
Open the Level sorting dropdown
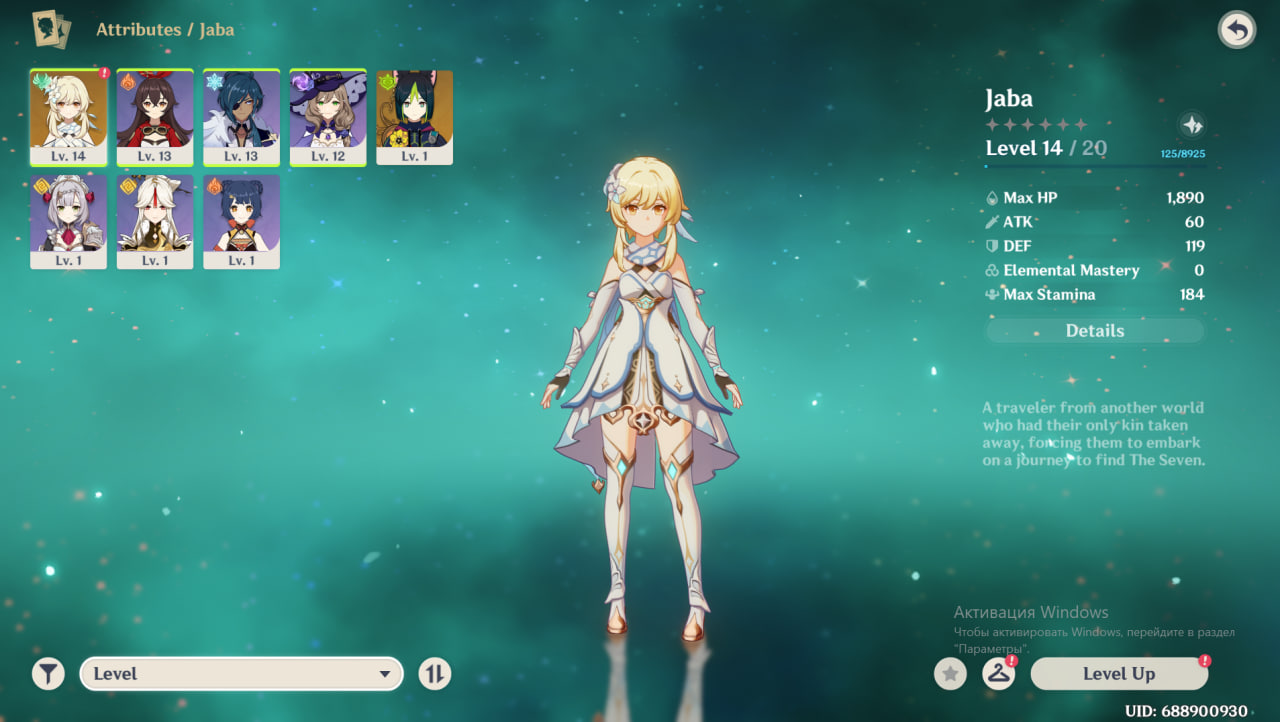[241, 674]
